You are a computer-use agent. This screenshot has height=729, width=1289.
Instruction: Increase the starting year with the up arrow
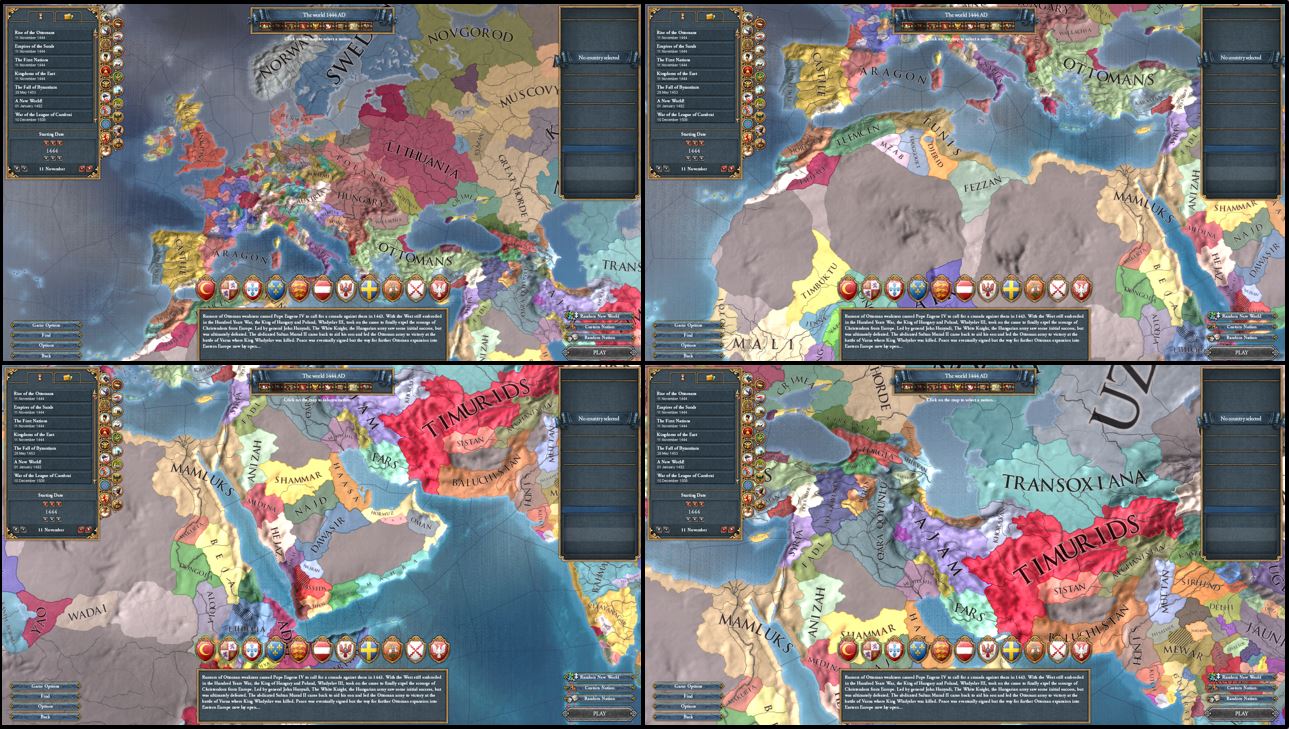54,142
